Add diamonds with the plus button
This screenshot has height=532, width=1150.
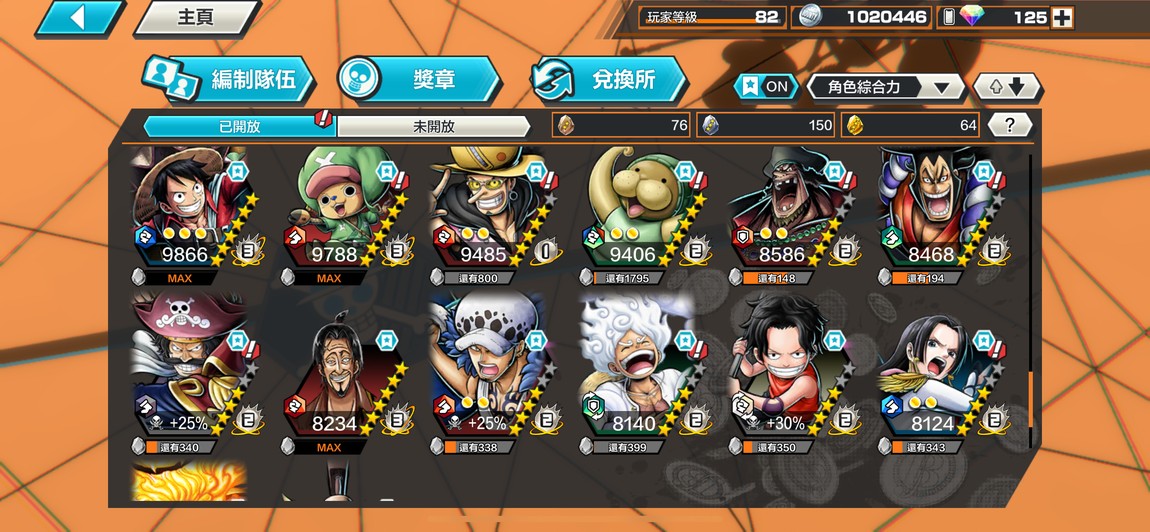pos(1063,17)
